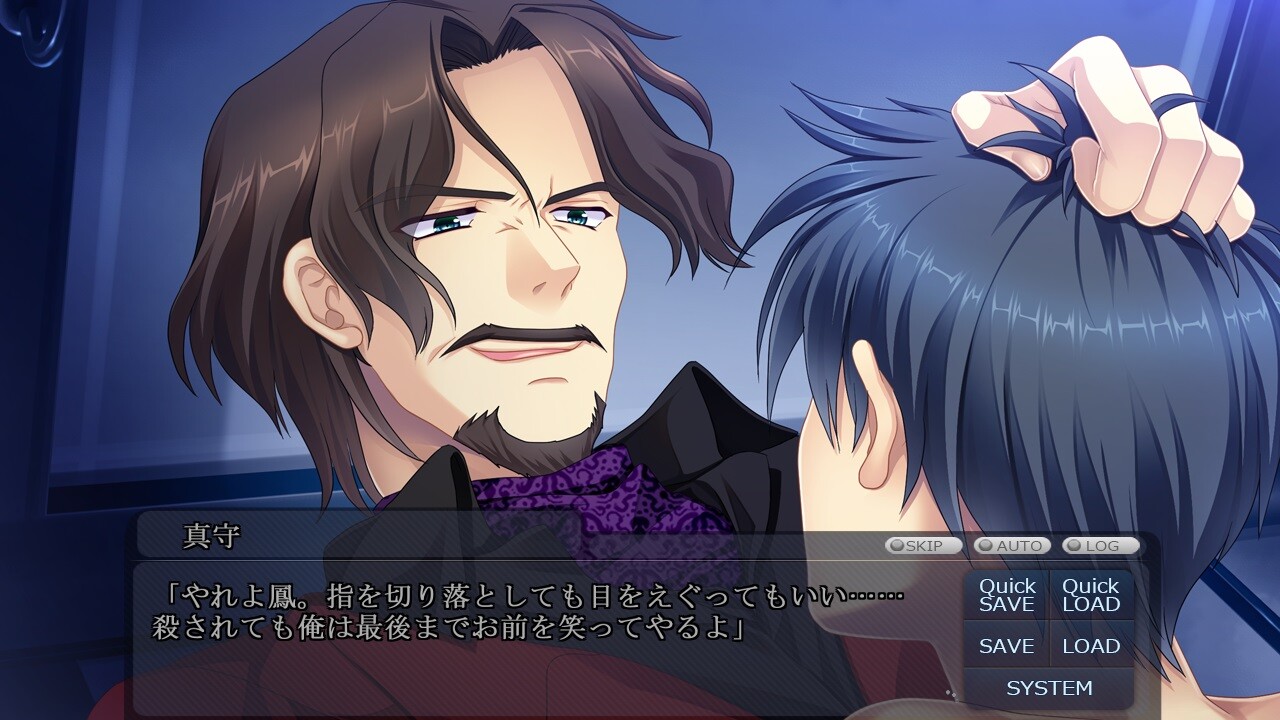Choose Quick LOAD button
1280x720 pixels.
click(1091, 595)
